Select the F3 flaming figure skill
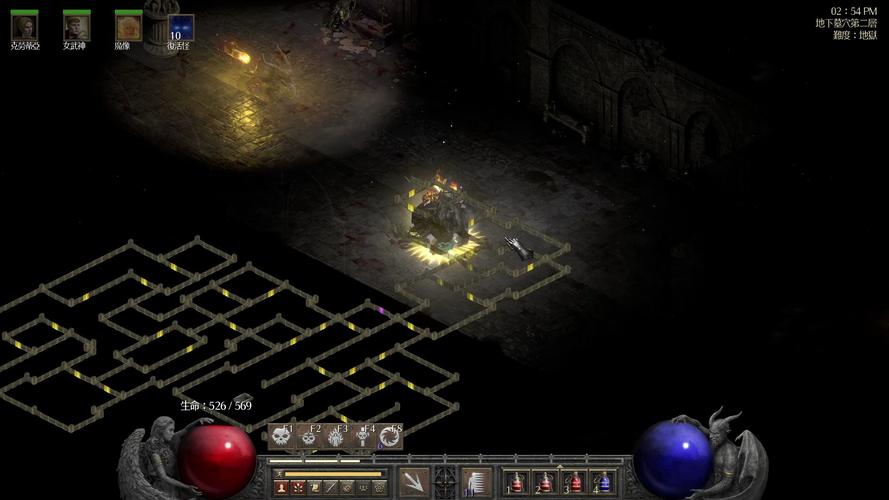Screen dimensions: 889x500 coord(336,437)
